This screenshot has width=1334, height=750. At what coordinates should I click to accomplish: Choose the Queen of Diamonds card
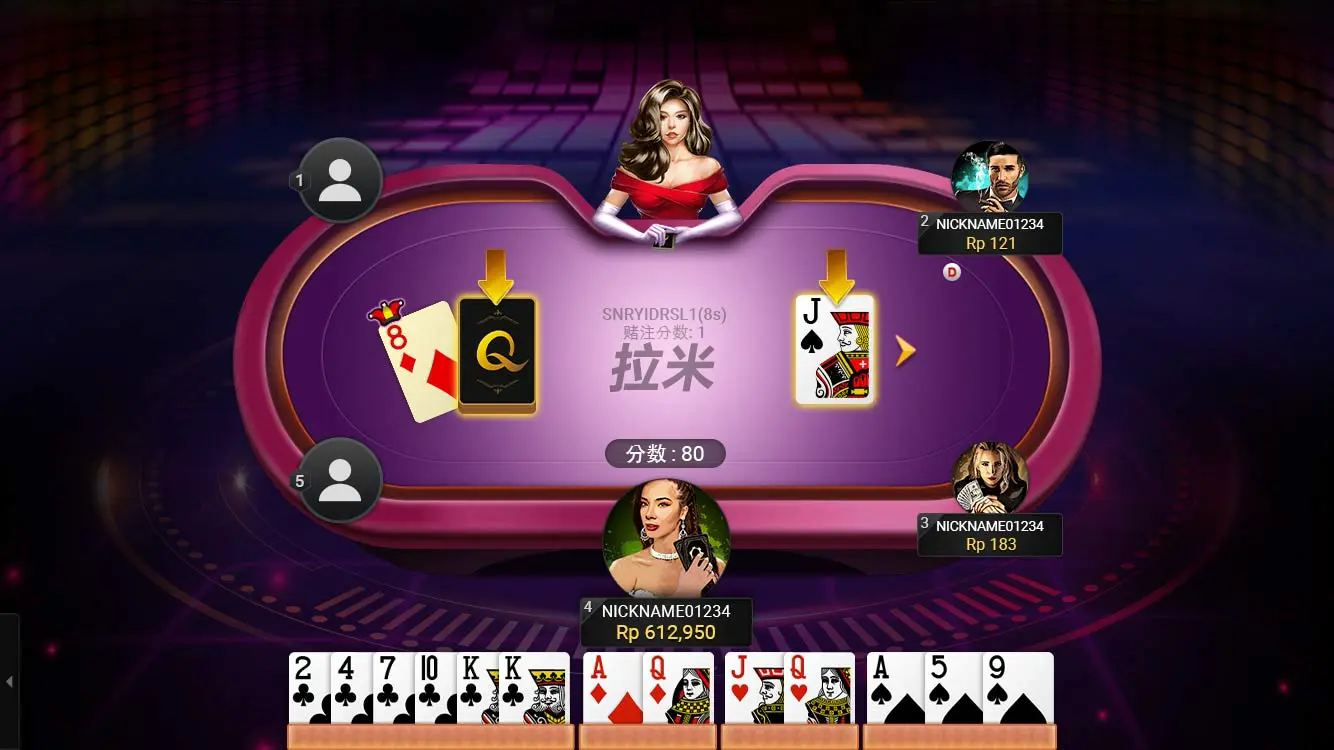[678, 688]
